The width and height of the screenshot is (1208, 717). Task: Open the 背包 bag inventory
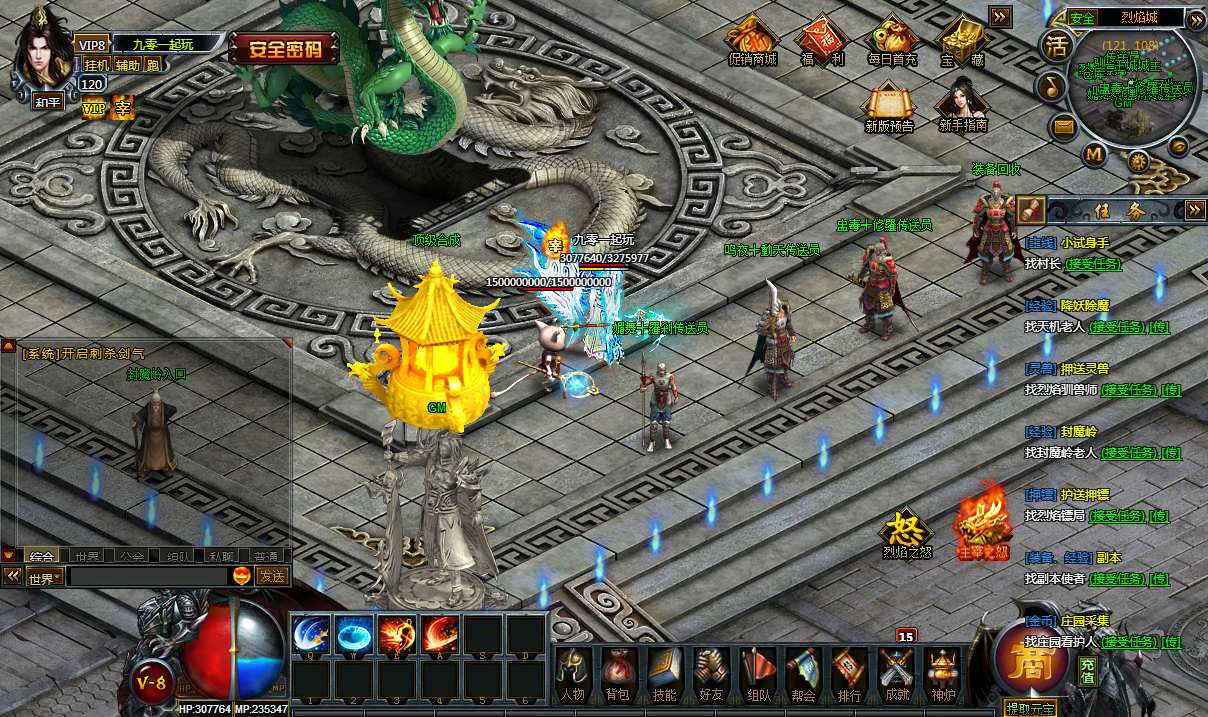618,674
